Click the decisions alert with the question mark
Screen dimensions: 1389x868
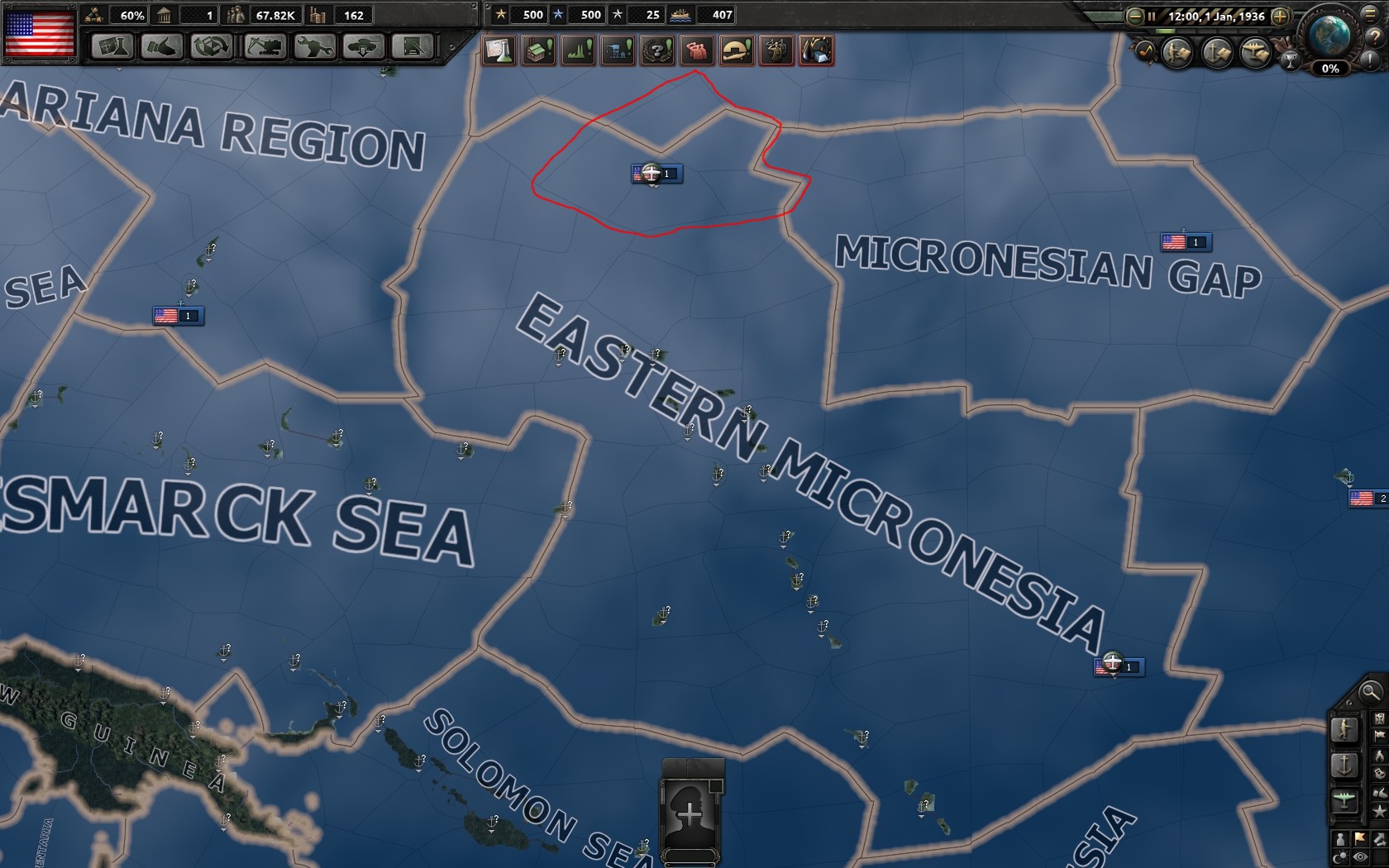[656, 50]
